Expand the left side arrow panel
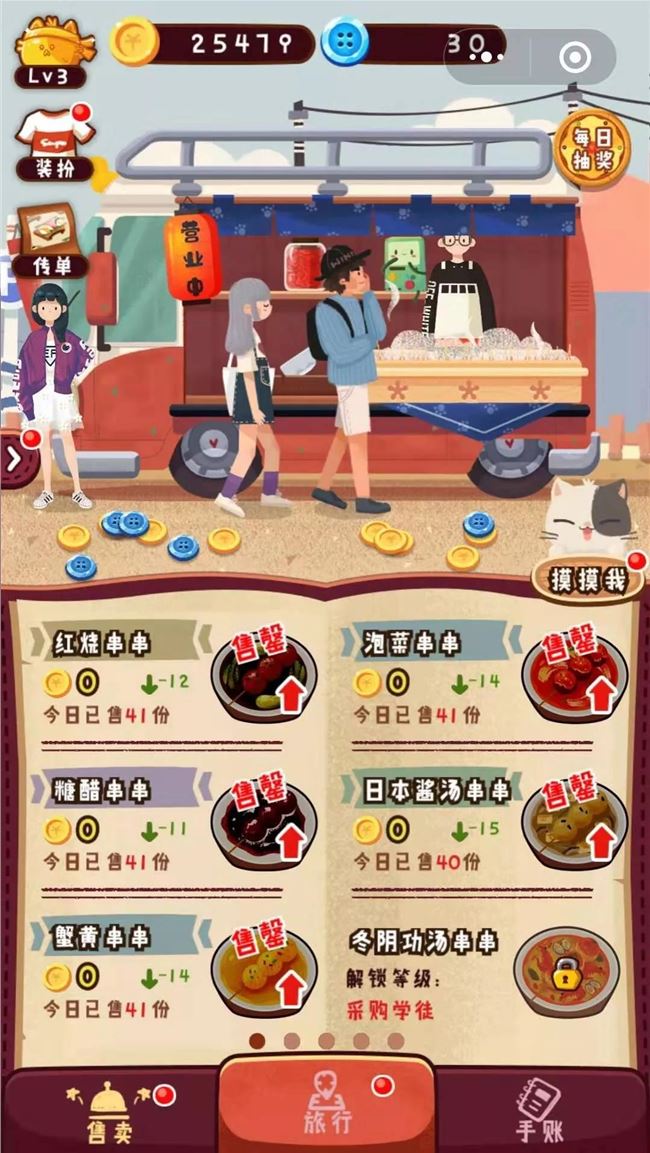650x1153 pixels. click(x=14, y=461)
